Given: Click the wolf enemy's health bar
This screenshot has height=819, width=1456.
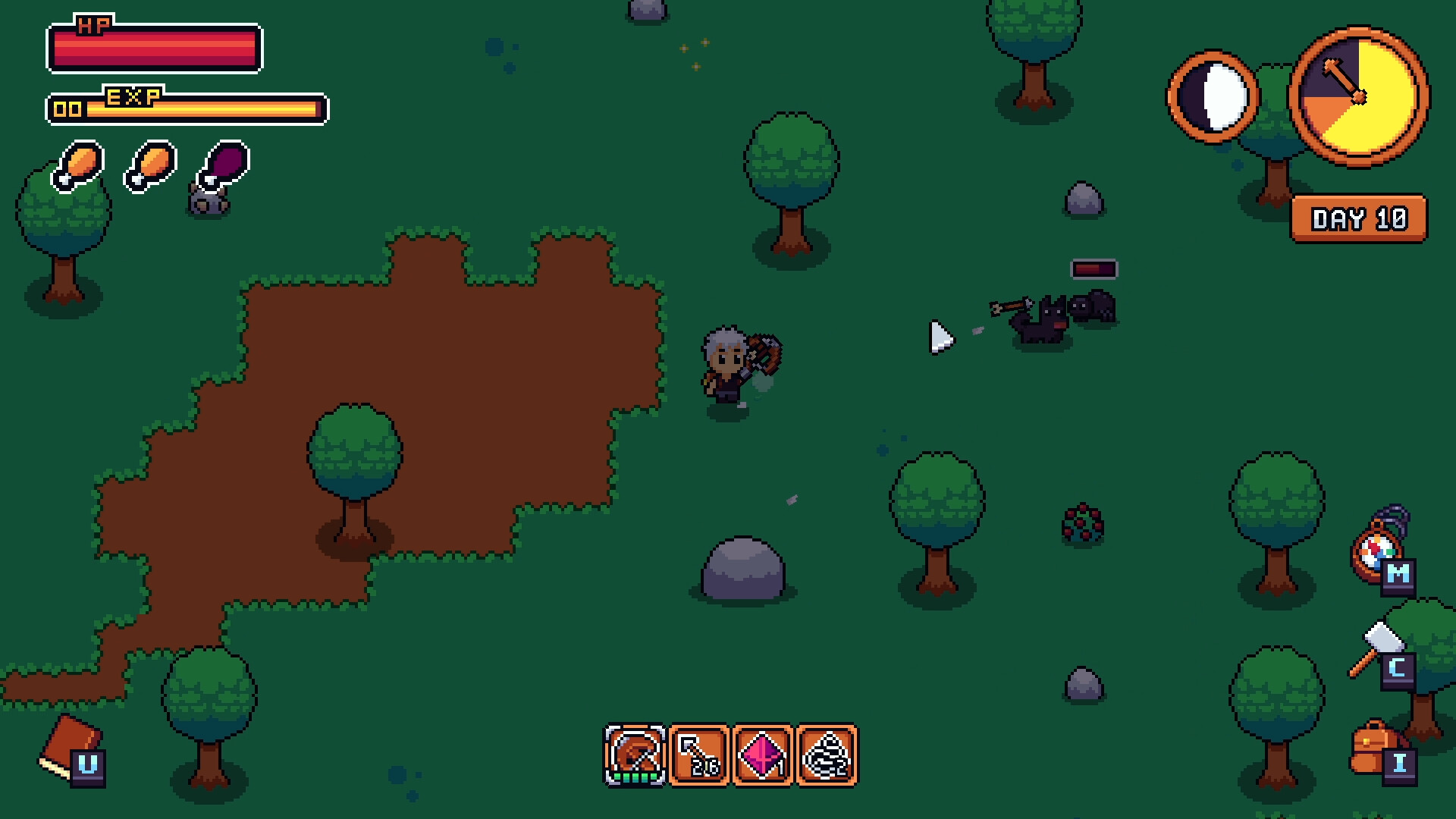Looking at the screenshot, I should click(x=1092, y=267).
